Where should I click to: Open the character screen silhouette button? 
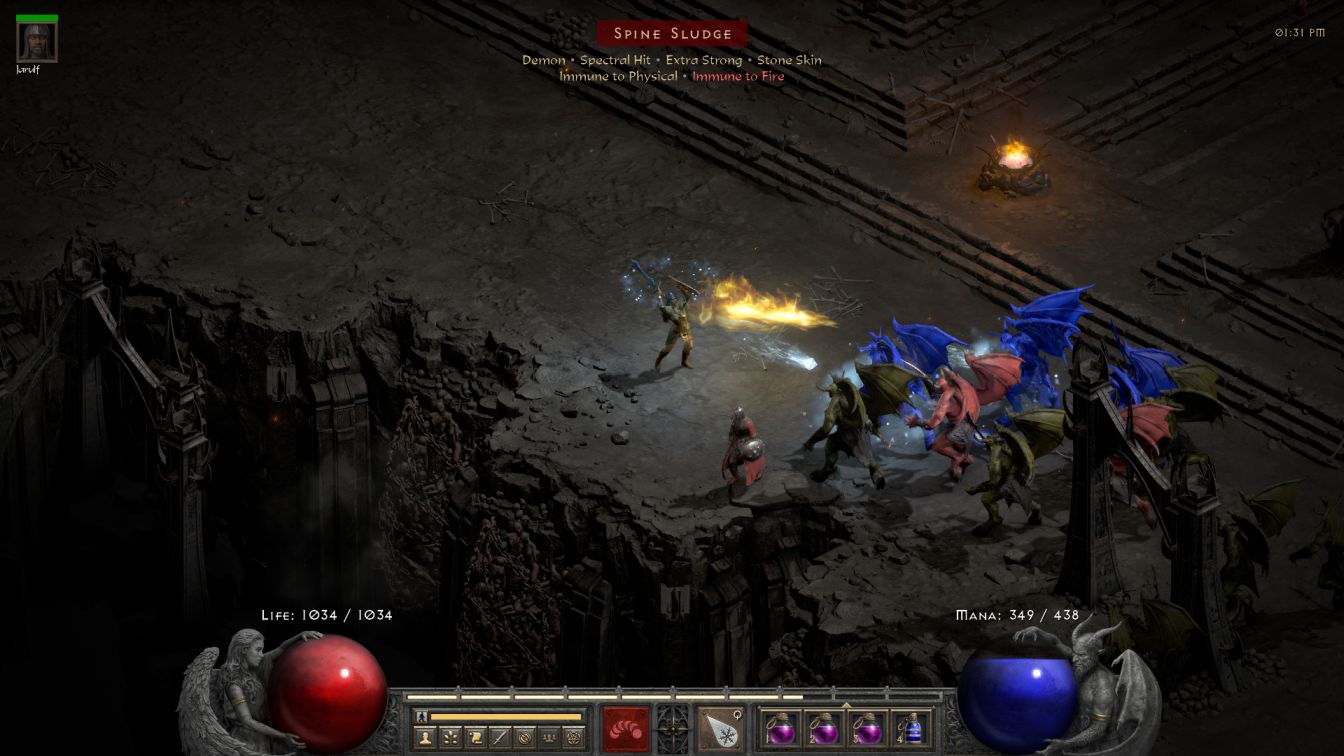[427, 738]
